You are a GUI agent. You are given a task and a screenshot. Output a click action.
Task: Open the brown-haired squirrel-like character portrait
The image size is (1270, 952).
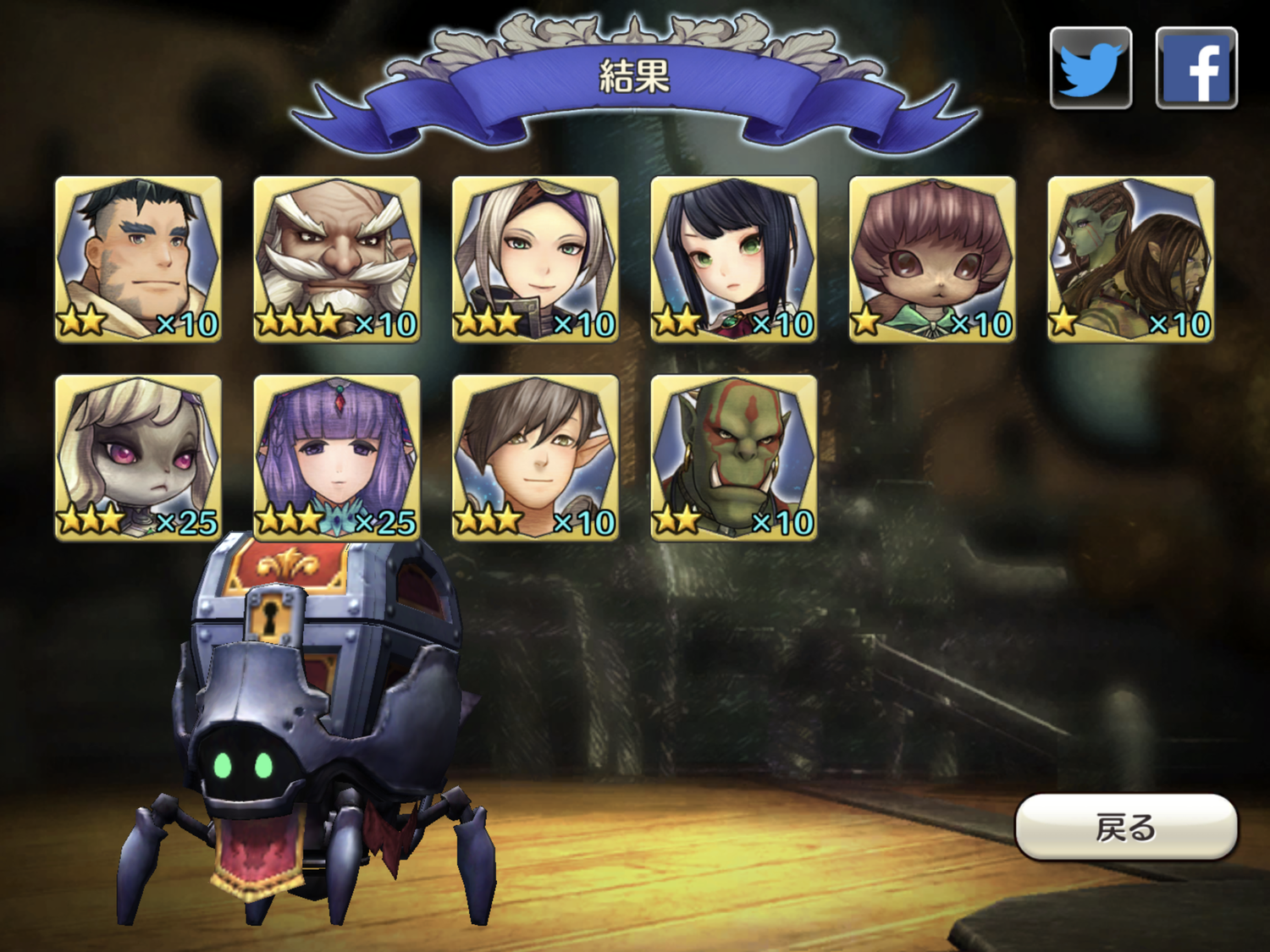(932, 259)
